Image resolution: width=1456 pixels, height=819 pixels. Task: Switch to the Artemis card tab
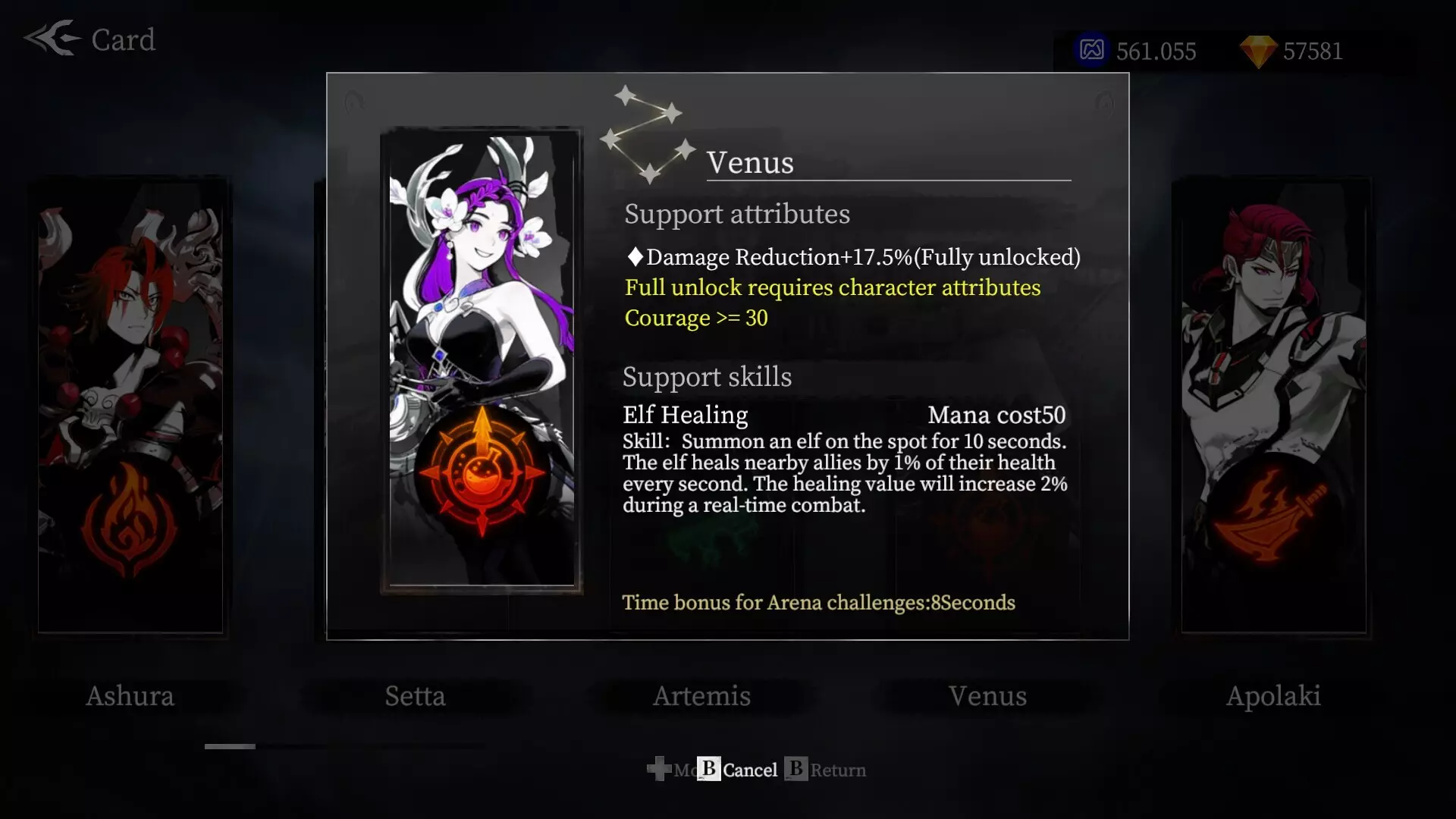701,696
